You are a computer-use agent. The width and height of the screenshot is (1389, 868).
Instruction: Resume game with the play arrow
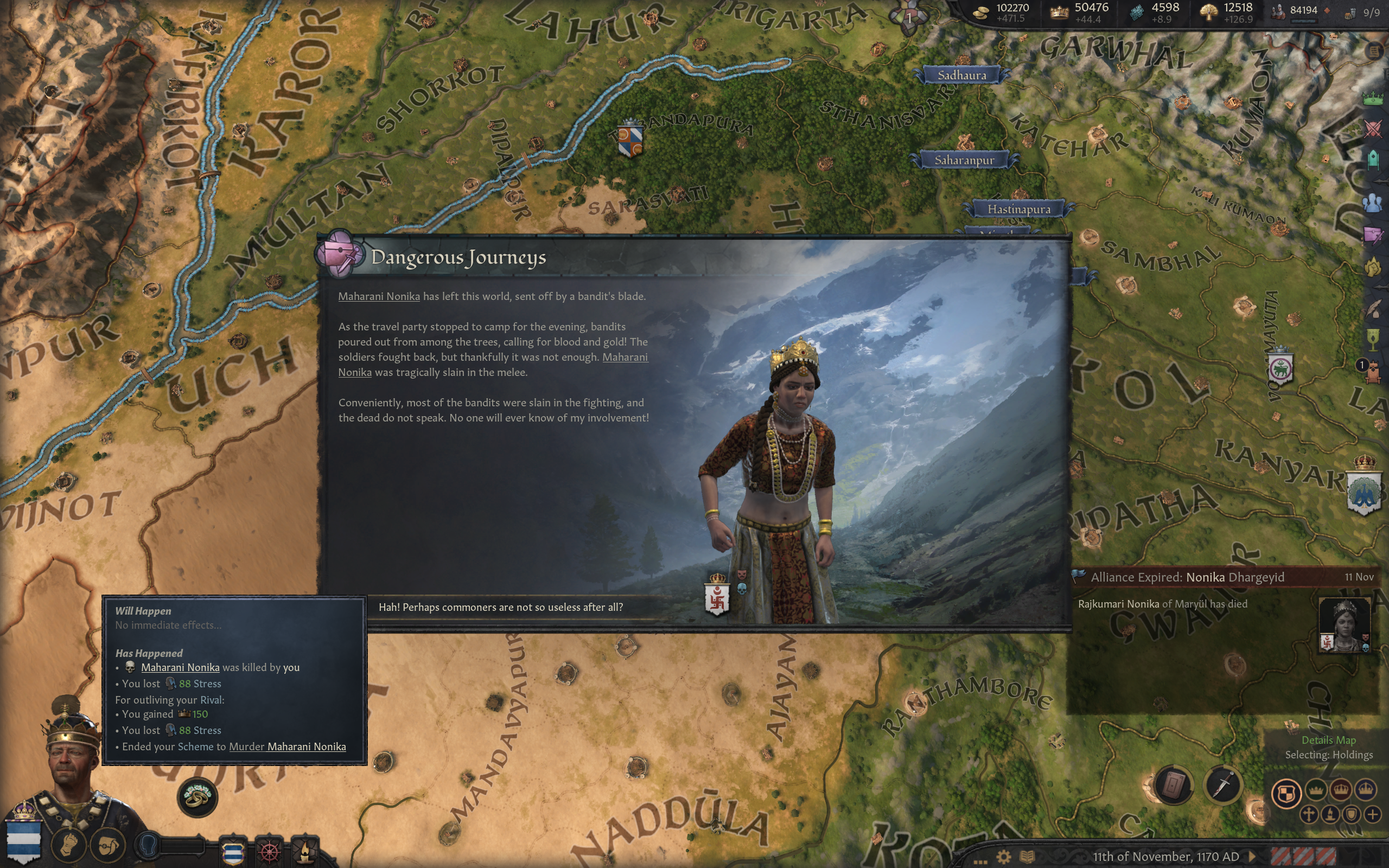point(1252,857)
